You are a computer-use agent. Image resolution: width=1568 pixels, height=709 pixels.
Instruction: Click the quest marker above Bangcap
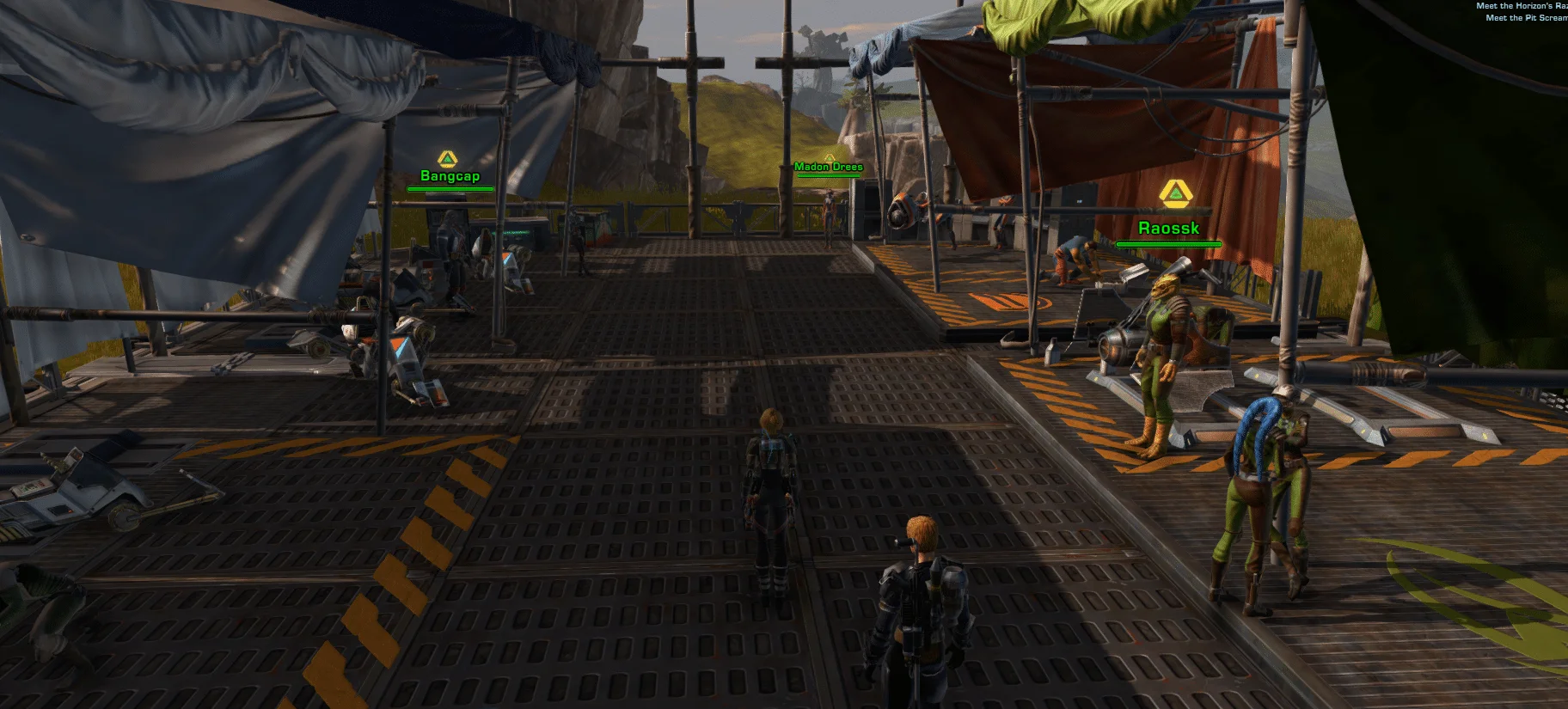tap(447, 159)
